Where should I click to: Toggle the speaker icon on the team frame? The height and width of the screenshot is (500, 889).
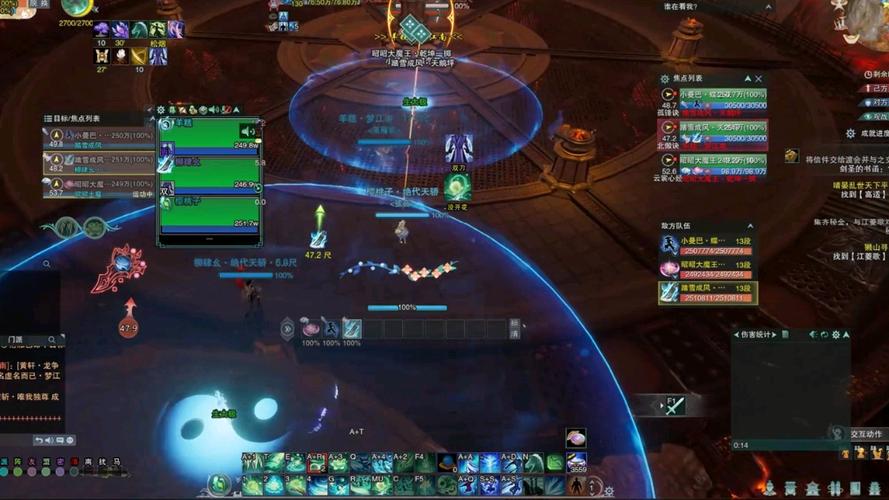coord(246,131)
